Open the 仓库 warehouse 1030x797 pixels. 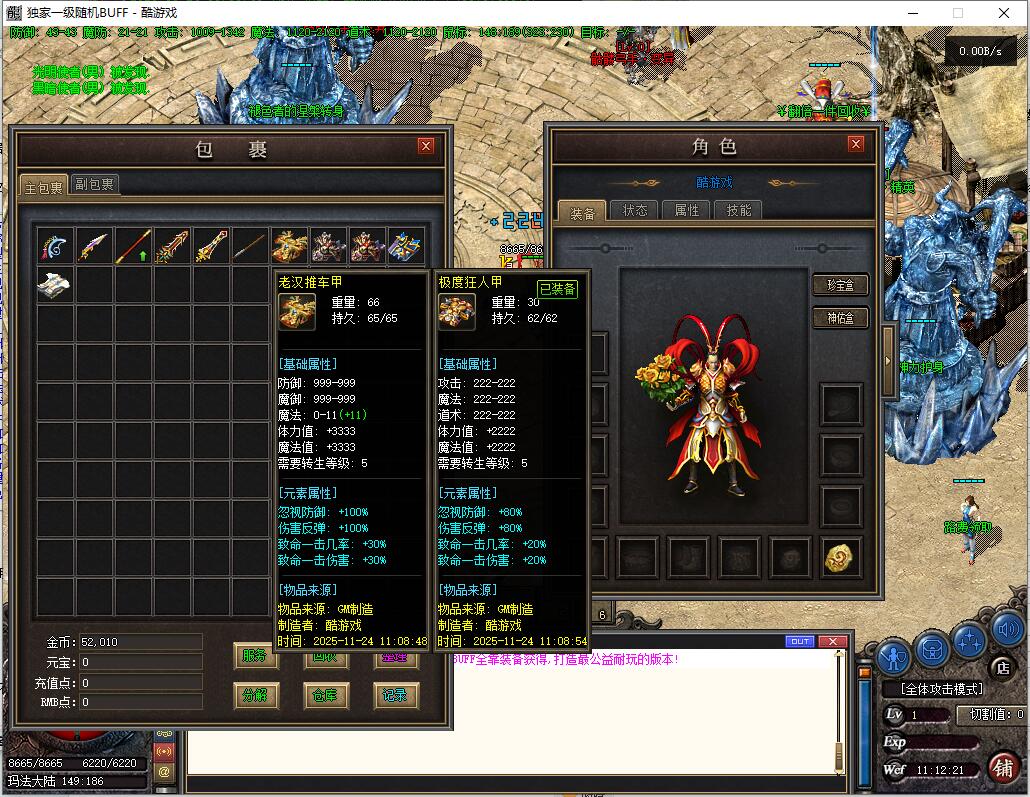pyautogui.click(x=325, y=695)
